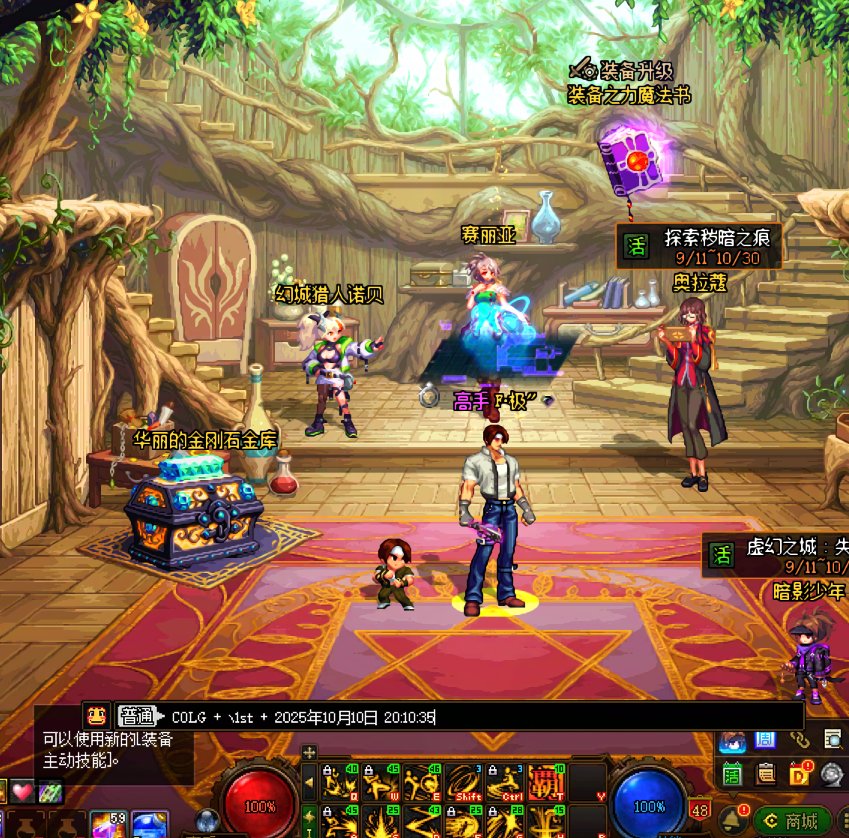Image resolution: width=849 pixels, height=838 pixels.
Task: Click the pink heart icon
Action: coord(22,791)
